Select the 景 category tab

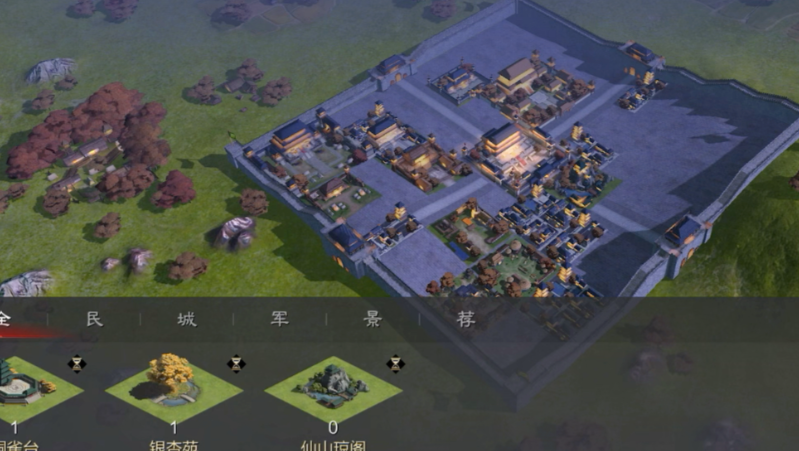pyautogui.click(x=373, y=319)
